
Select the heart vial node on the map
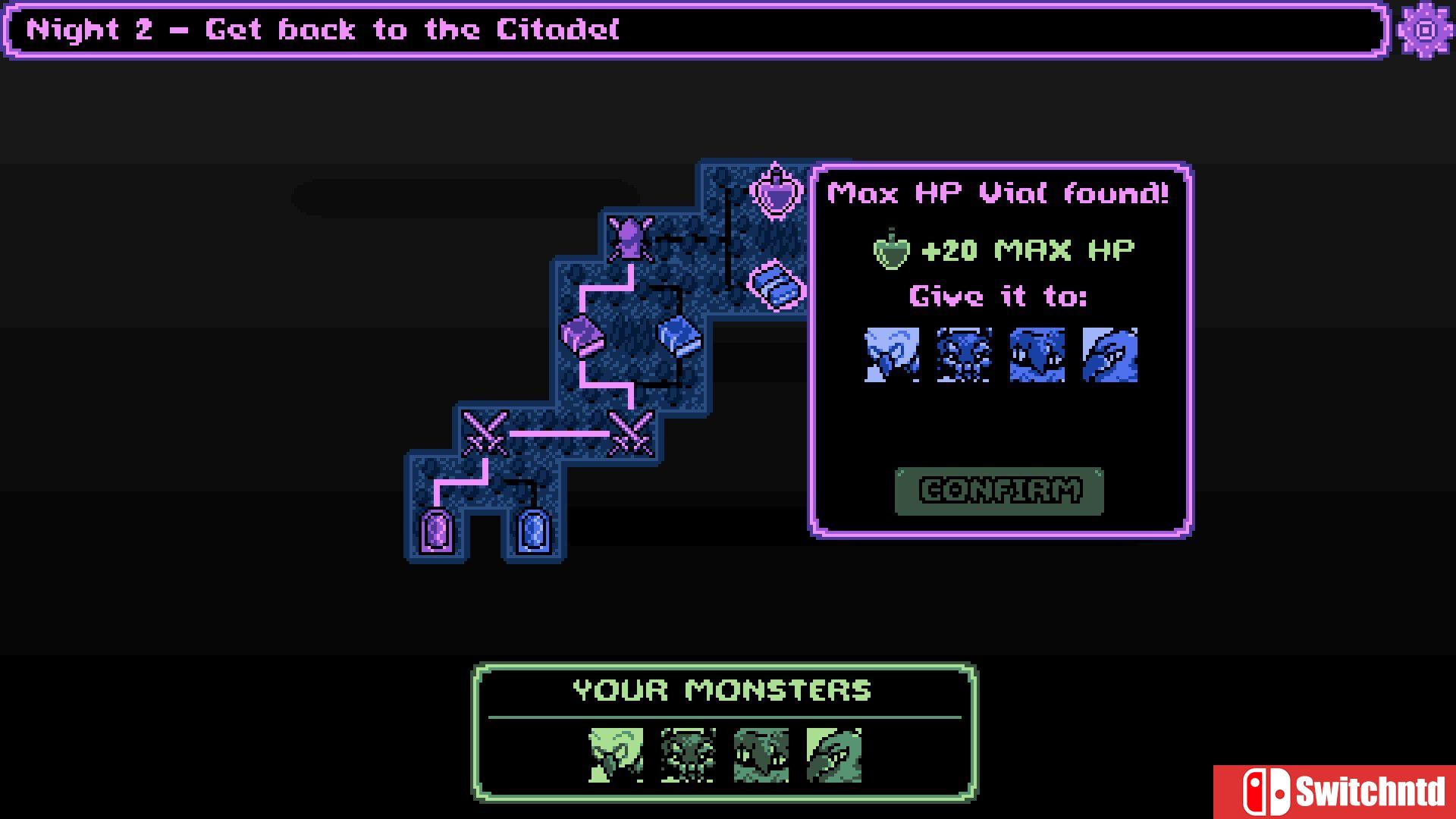(x=776, y=191)
